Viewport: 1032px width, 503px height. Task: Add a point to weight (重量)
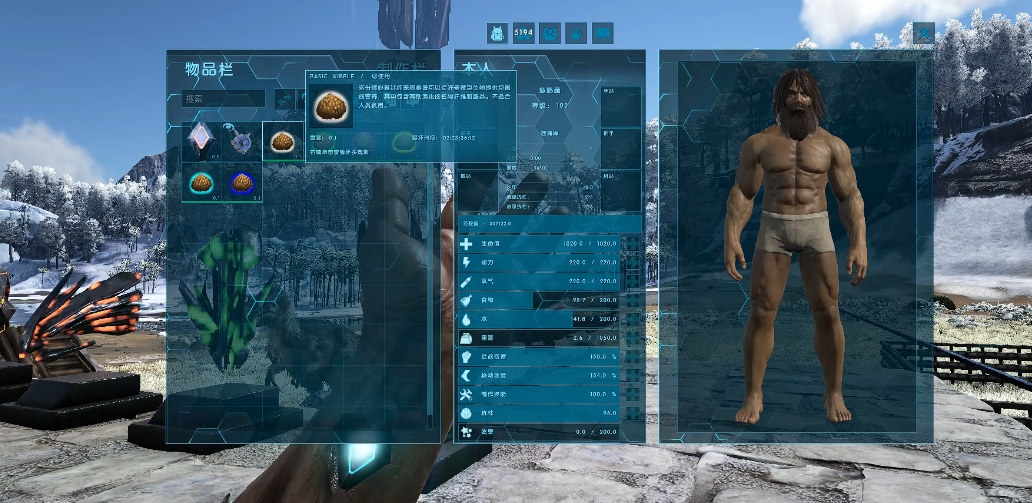tap(632, 338)
